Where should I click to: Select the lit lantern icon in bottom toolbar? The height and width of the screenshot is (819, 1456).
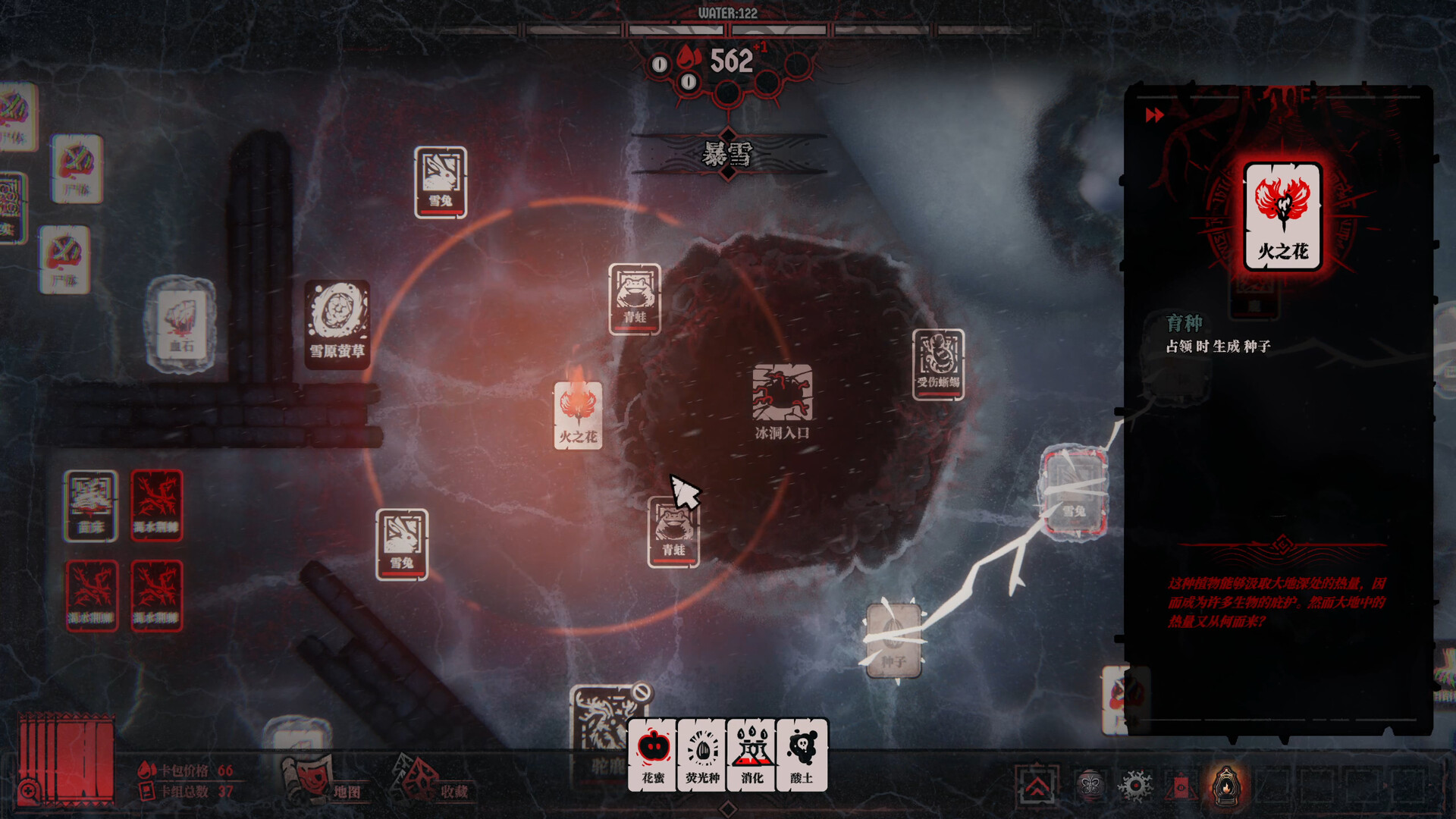1226,786
